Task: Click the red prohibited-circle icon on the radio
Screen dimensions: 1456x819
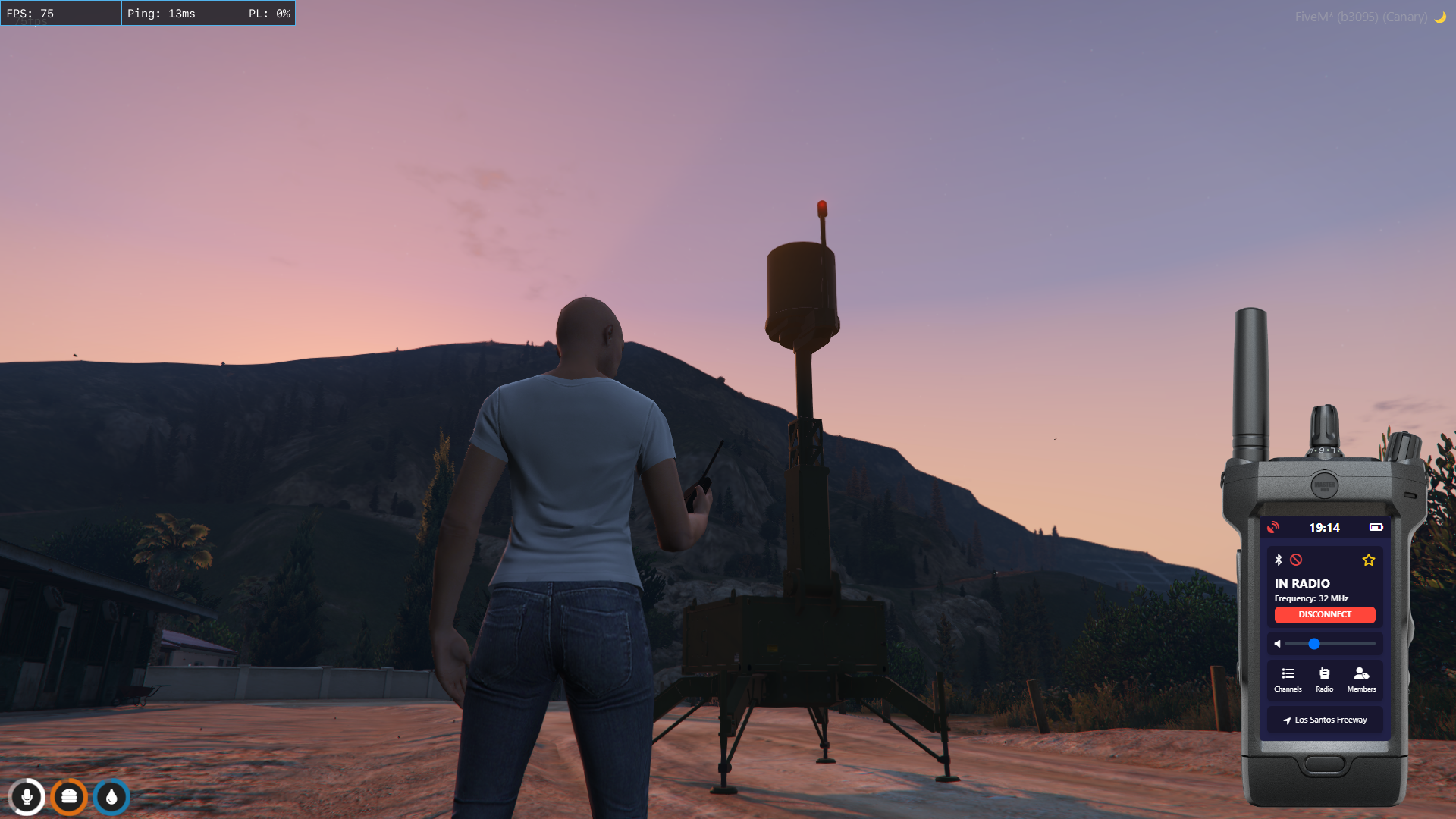Action: coord(1296,560)
